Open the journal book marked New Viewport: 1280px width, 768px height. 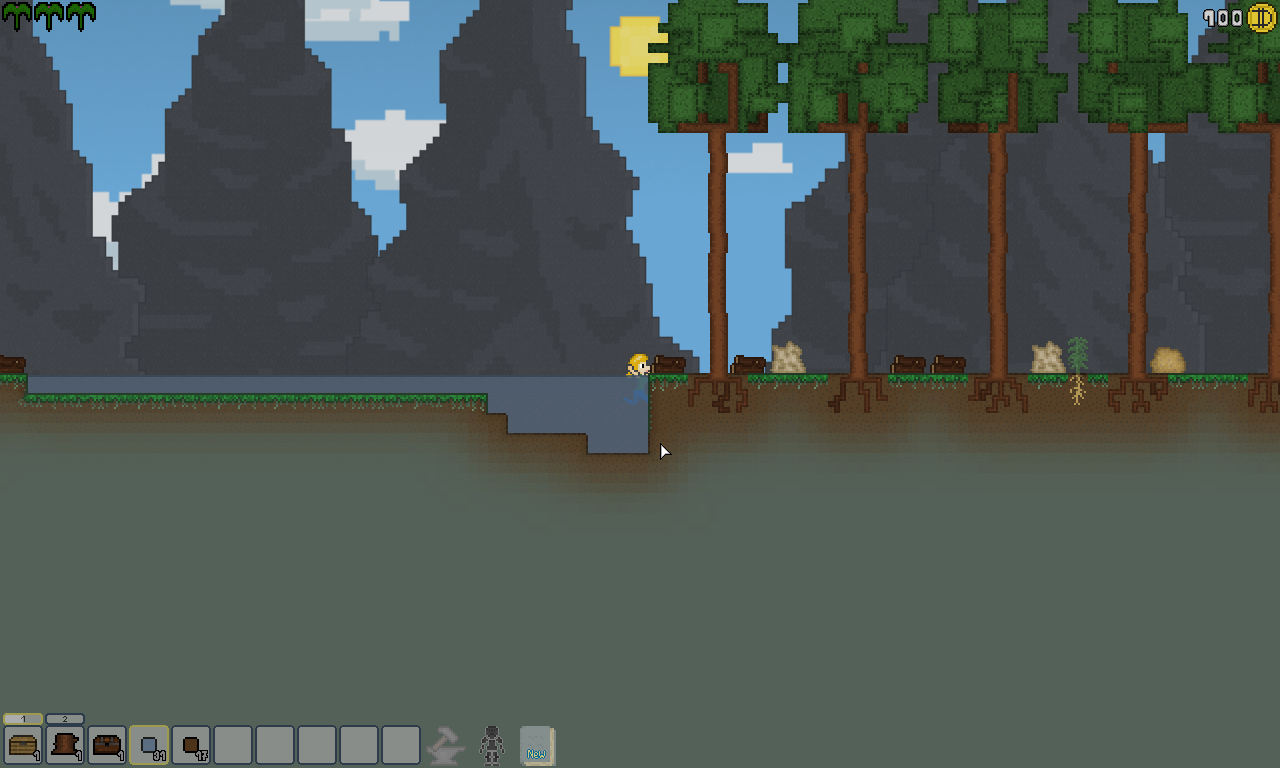point(537,746)
